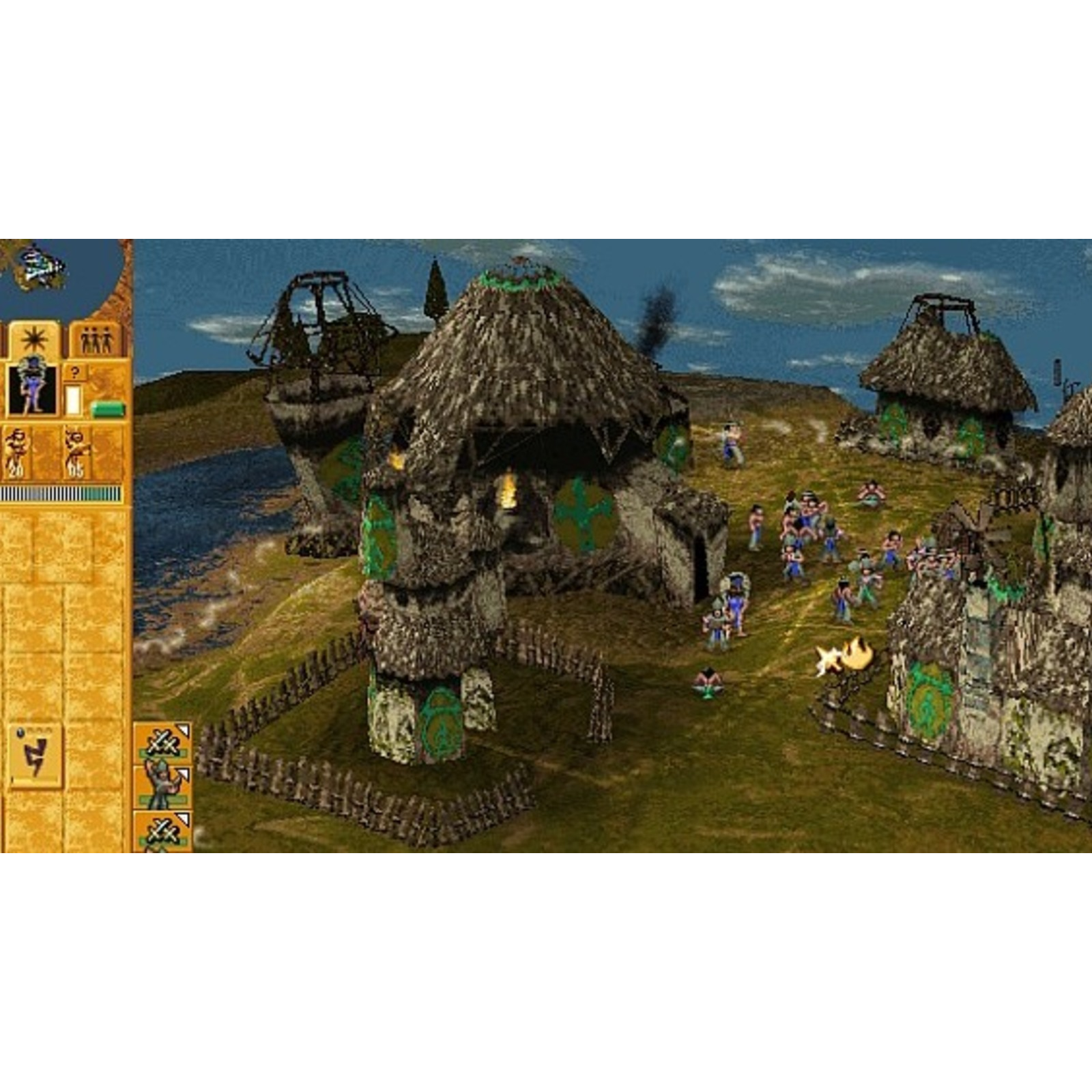This screenshot has width=1092, height=1092.
Task: Expand the middle command's corner arrow
Action: point(183,775)
